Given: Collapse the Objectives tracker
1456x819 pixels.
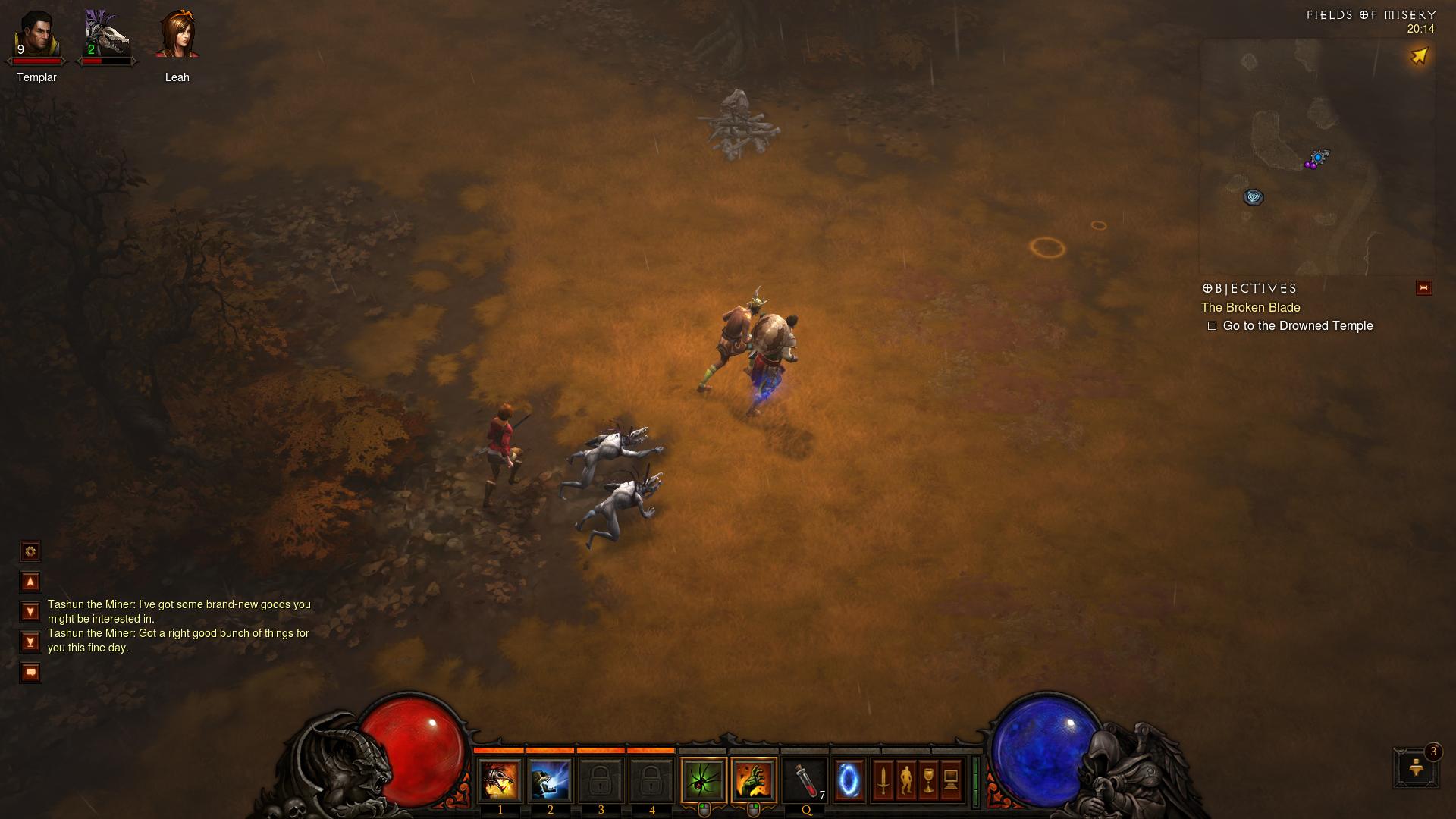Looking at the screenshot, I should click(1423, 288).
